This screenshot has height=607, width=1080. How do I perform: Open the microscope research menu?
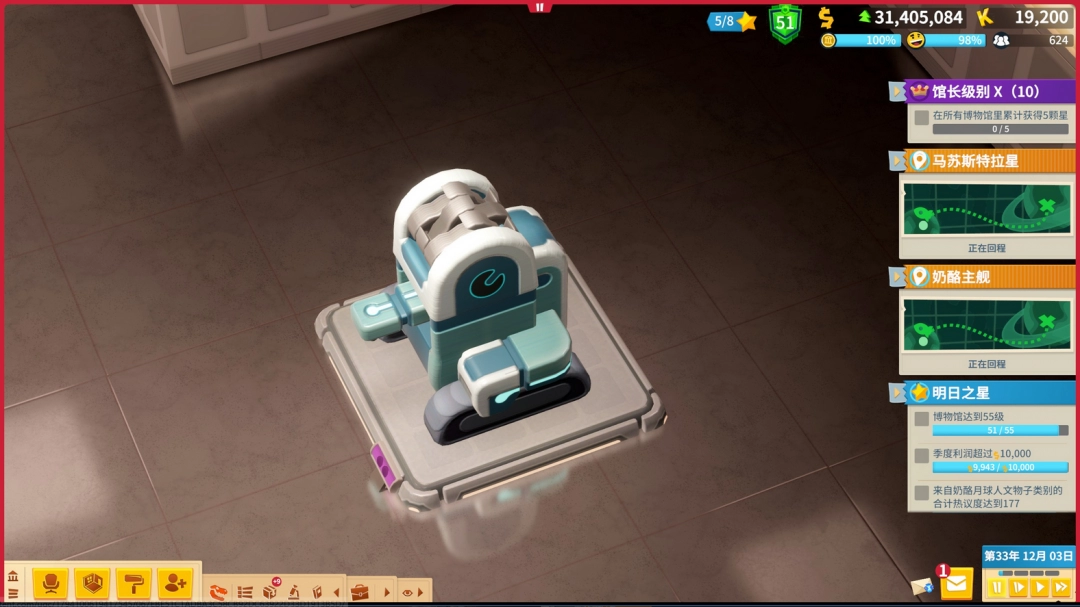click(x=294, y=592)
